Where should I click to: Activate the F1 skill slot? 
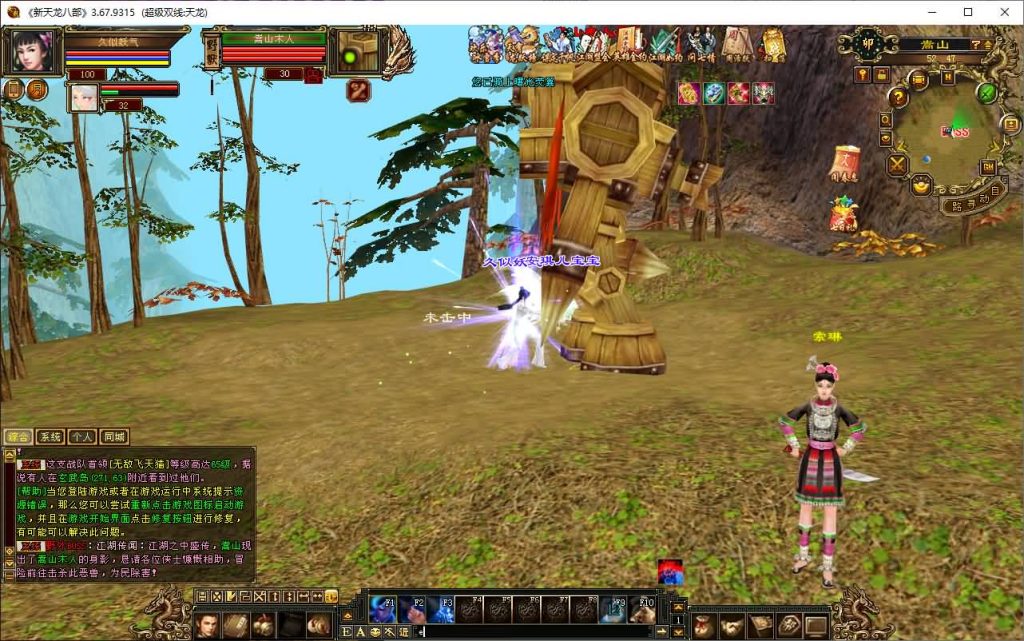click(x=384, y=609)
